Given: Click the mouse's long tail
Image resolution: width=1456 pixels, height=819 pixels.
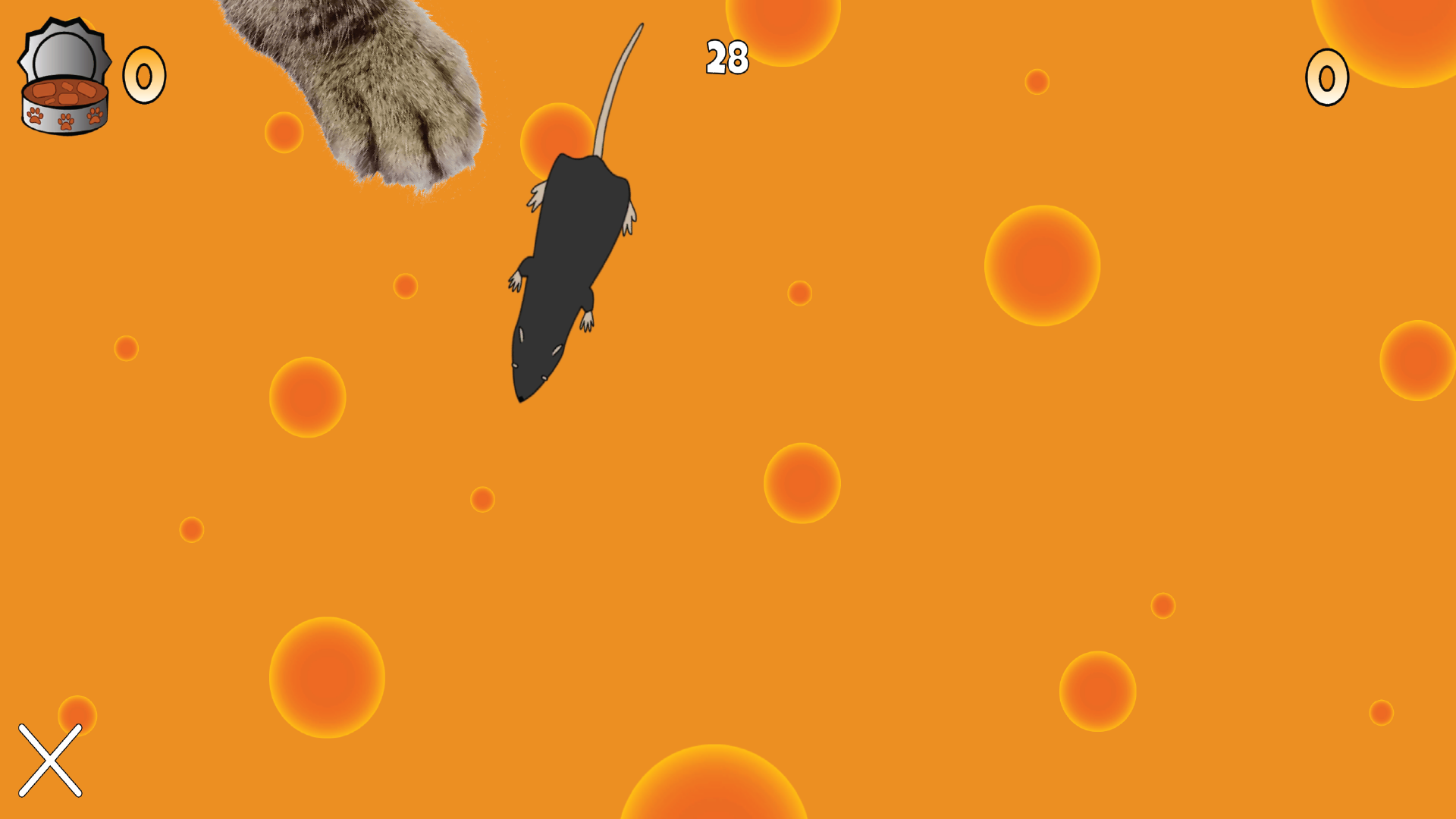Looking at the screenshot, I should (x=622, y=83).
